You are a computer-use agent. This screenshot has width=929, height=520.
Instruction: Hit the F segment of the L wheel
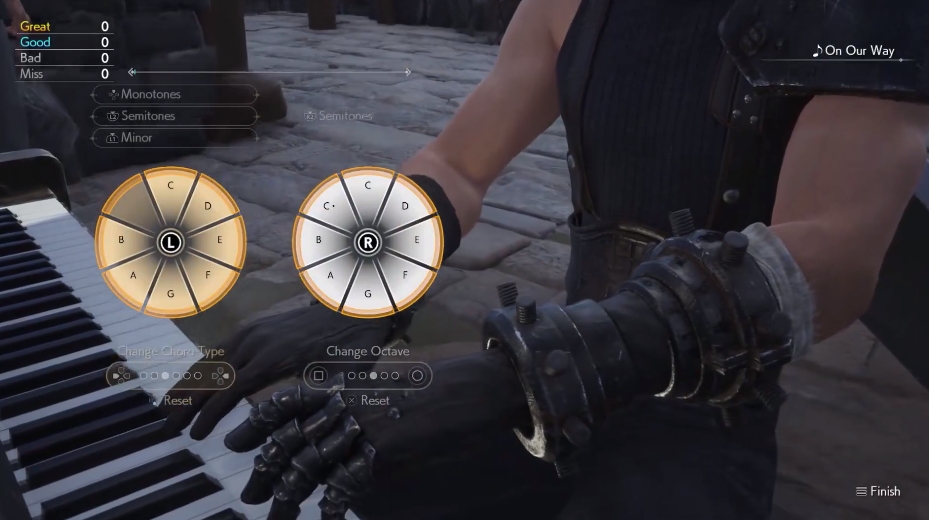point(207,274)
